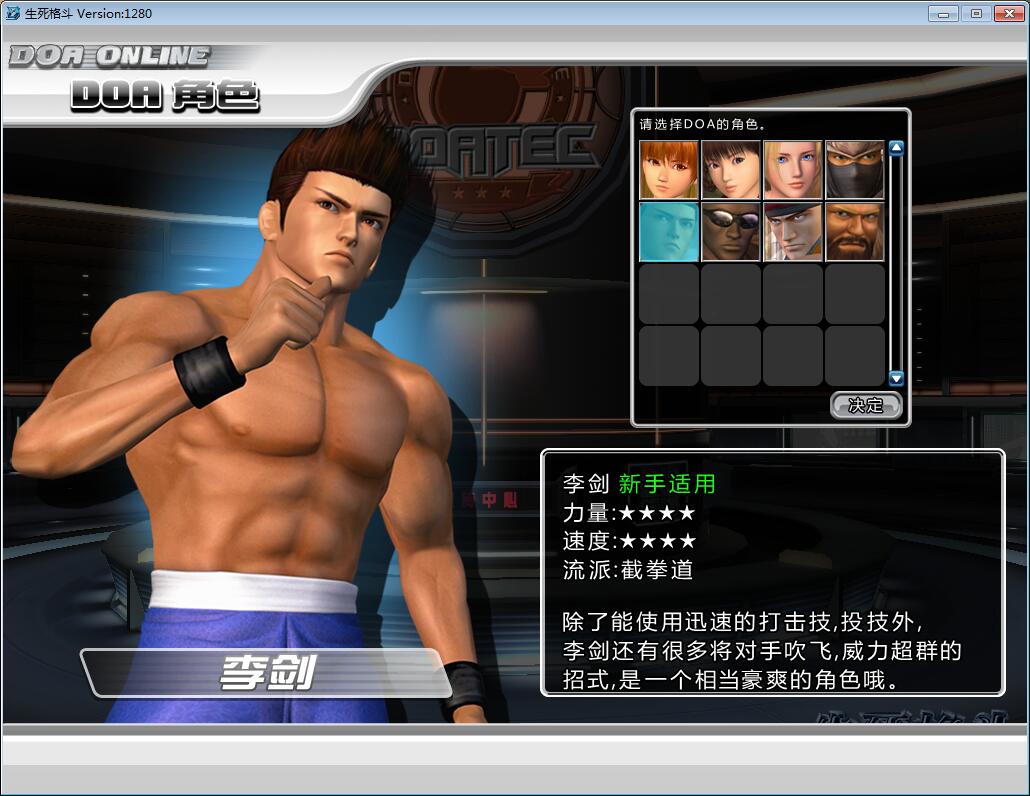Pick the blonde woman portrait
The width and height of the screenshot is (1030, 796).
[793, 170]
